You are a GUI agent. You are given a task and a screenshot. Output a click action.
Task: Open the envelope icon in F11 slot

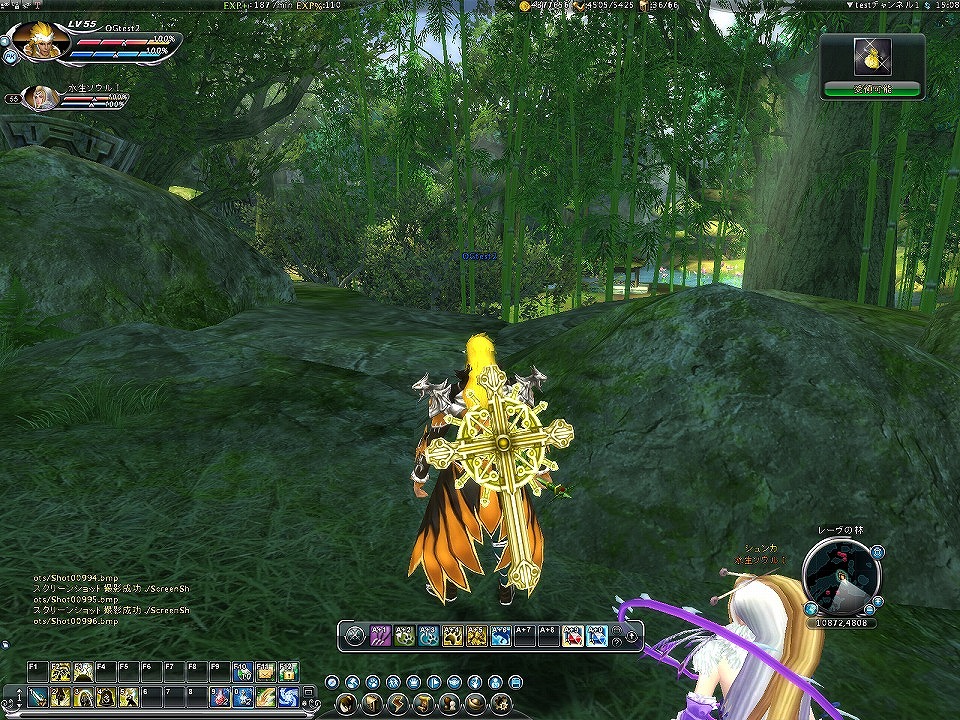265,671
